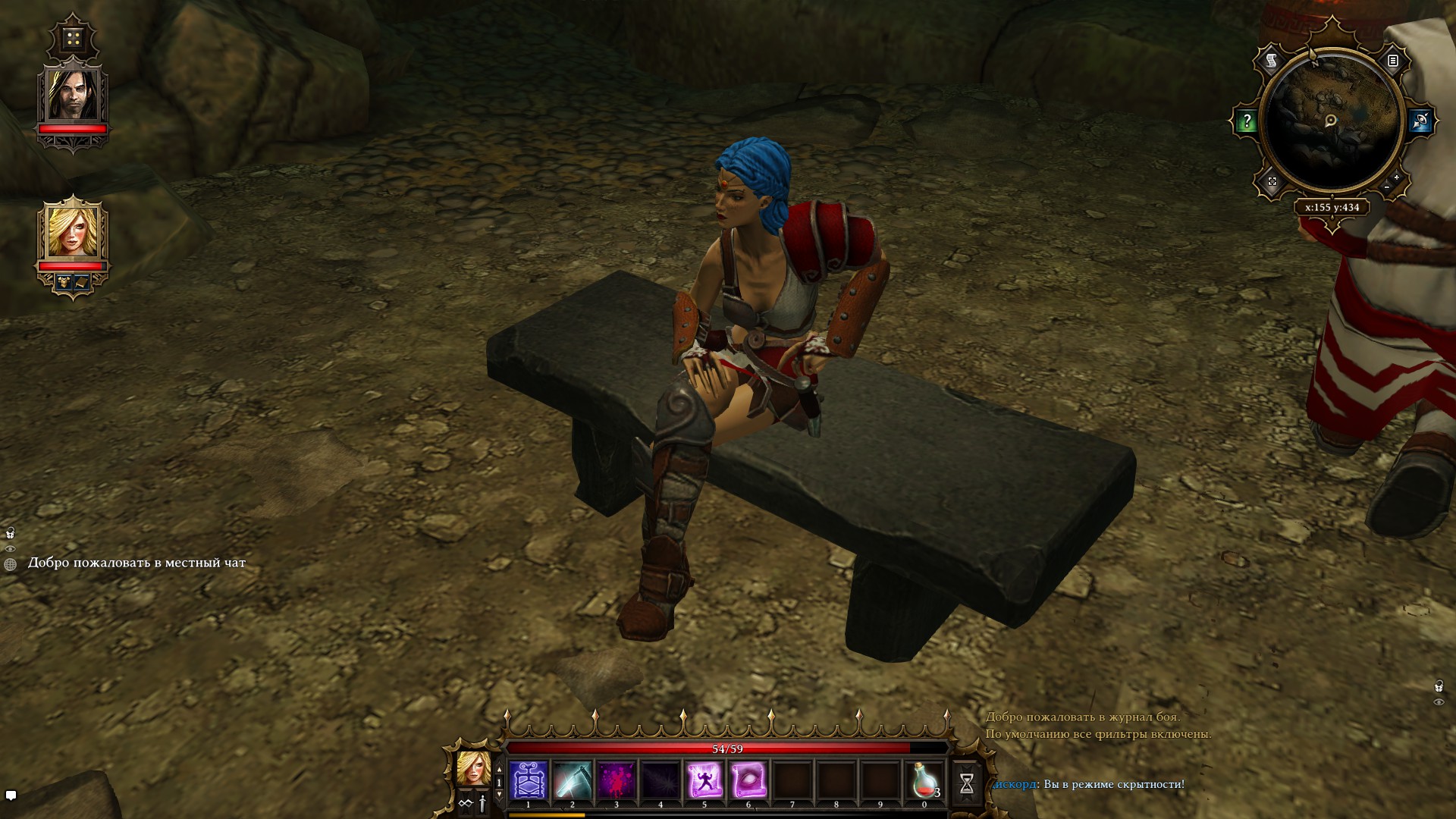
Task: Click the green question mark help icon
Action: point(1247,120)
